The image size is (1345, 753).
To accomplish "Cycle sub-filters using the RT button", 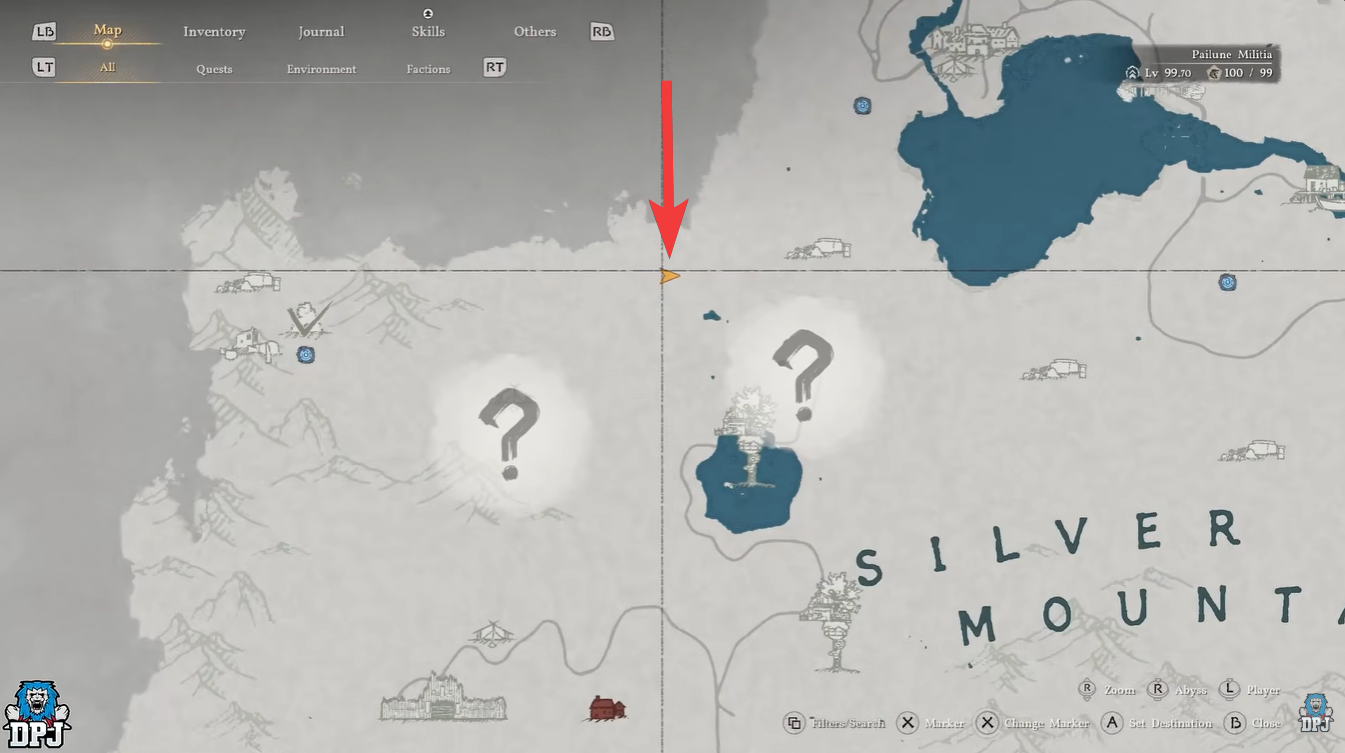I will point(493,67).
